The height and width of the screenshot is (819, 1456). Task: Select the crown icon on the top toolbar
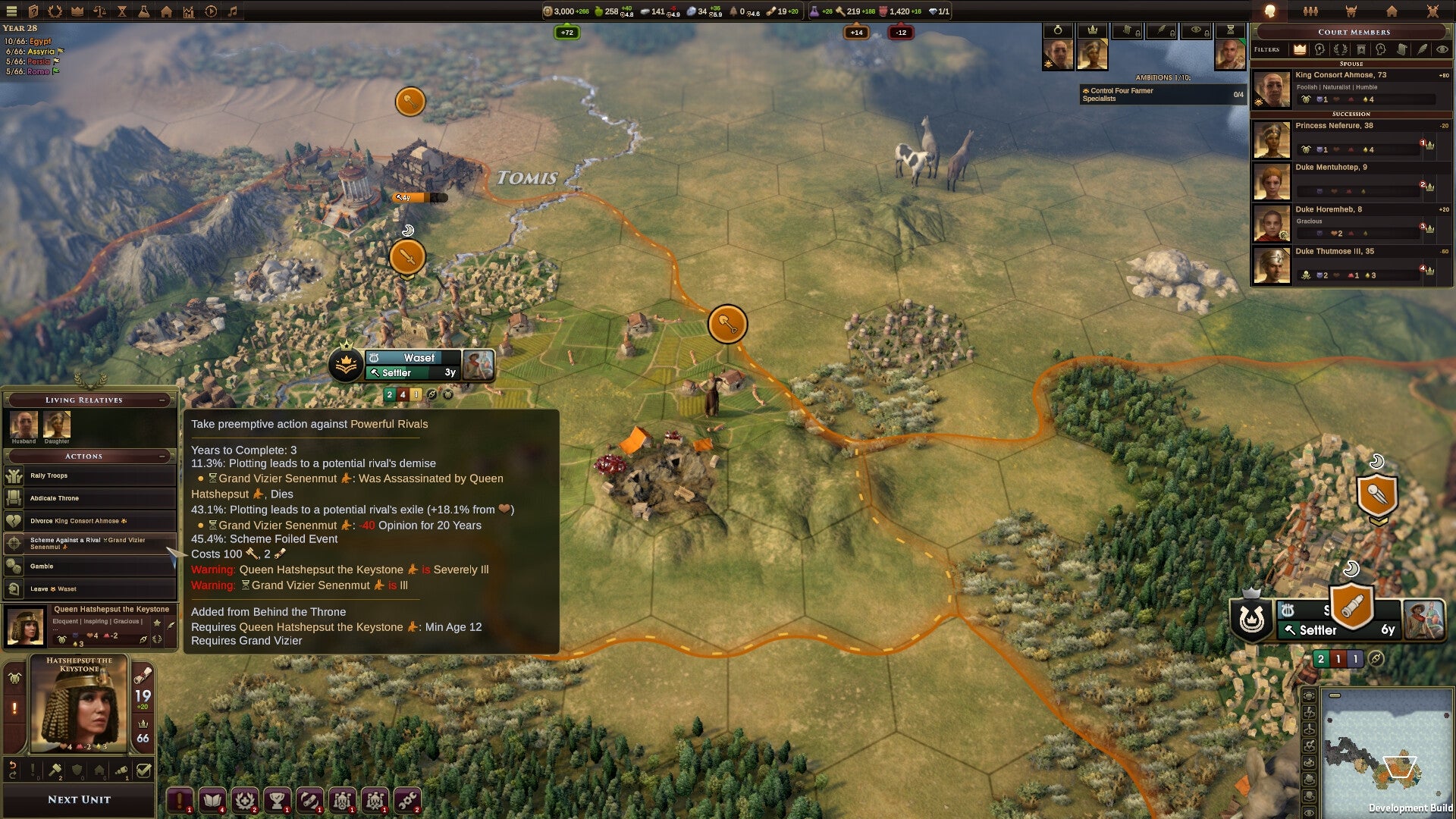point(77,11)
